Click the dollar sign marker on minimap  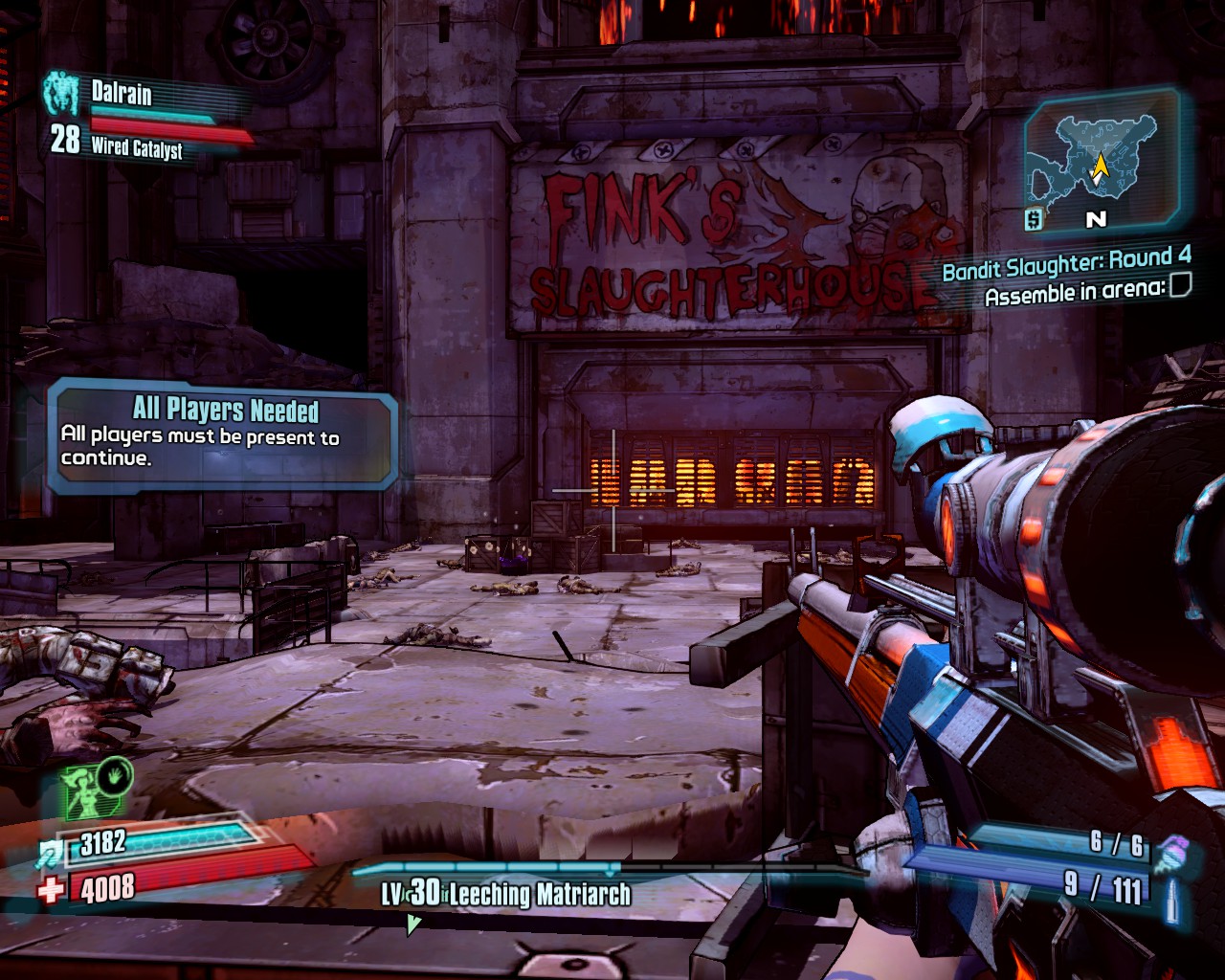pyautogui.click(x=1033, y=219)
